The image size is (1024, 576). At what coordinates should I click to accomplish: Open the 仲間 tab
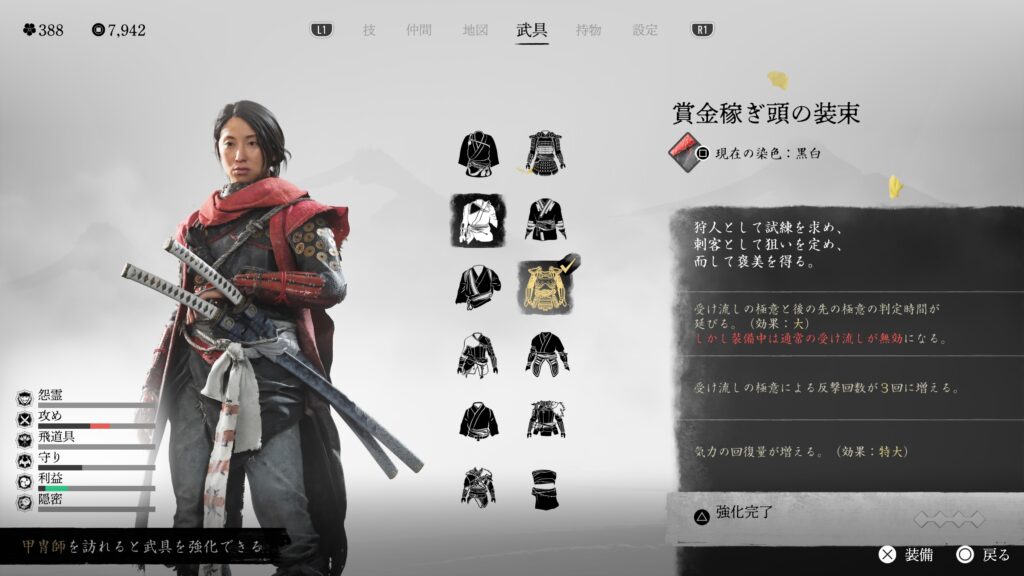pos(418,30)
